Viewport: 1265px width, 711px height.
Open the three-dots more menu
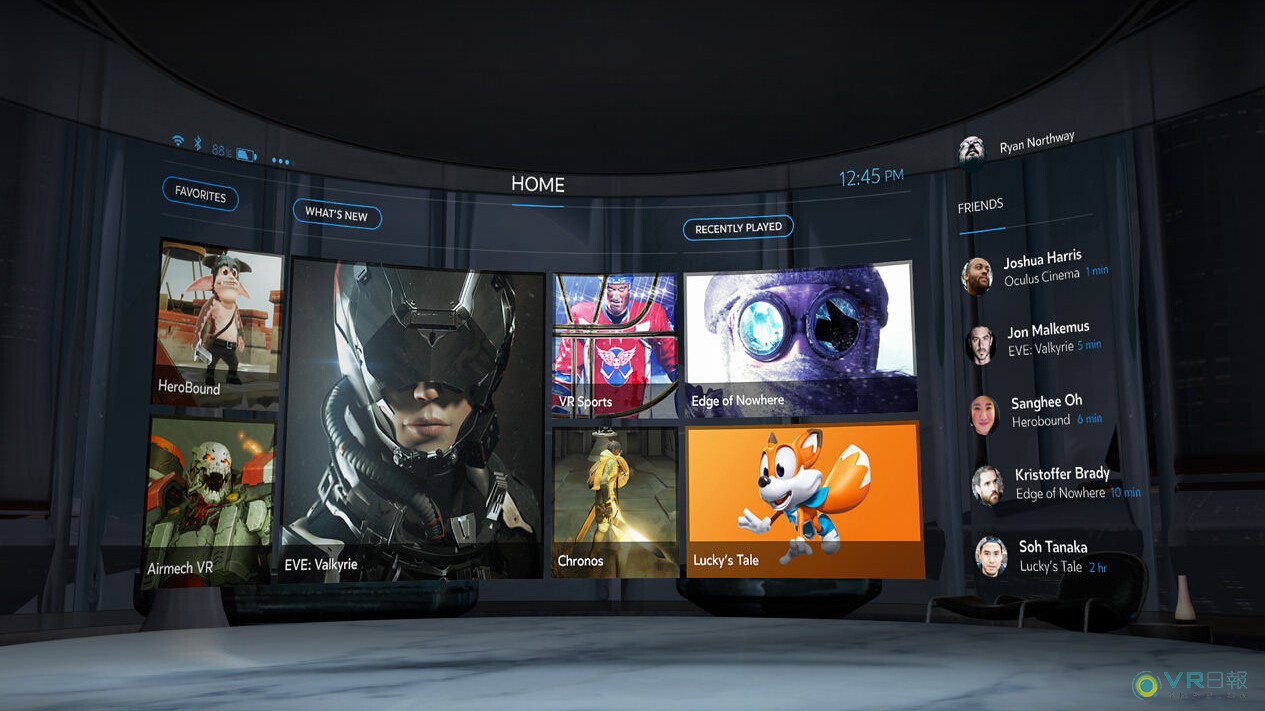[x=280, y=161]
